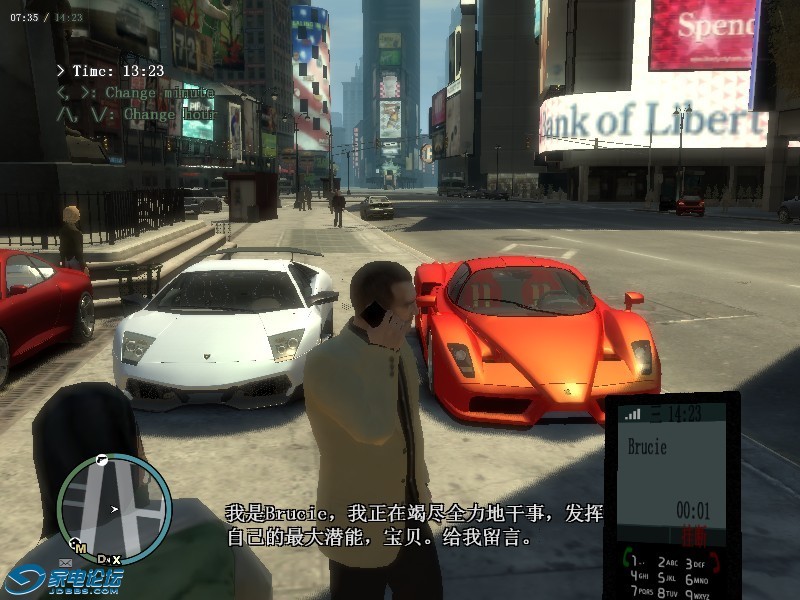Tap the green call key on phone
The height and width of the screenshot is (600, 800).
tap(630, 556)
